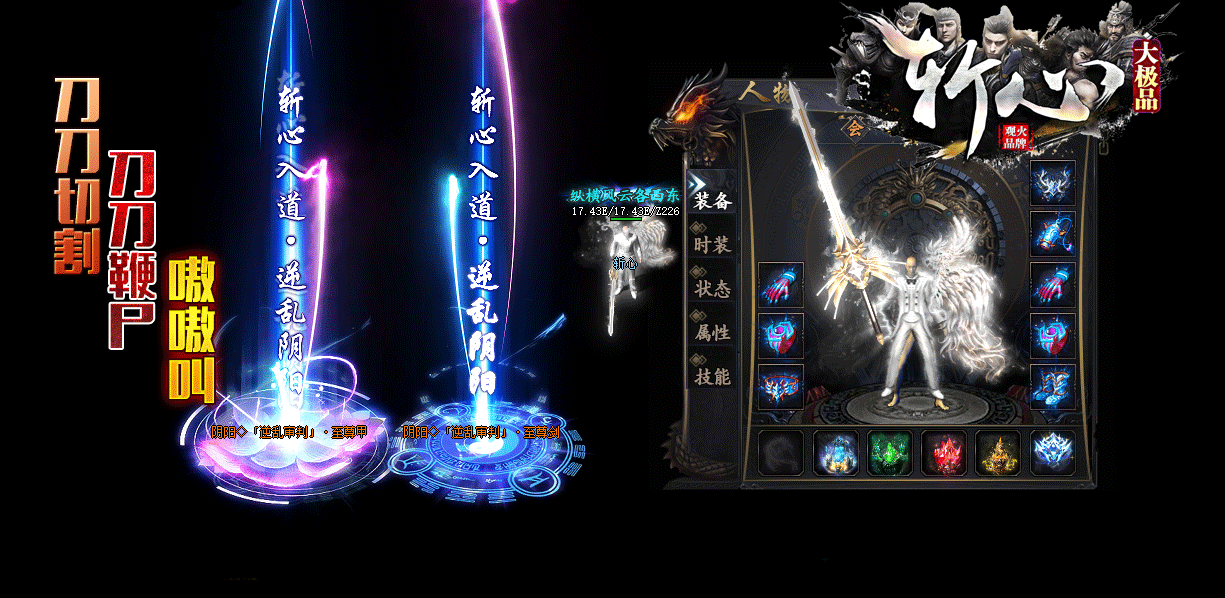Select the blue and gold gem slot
Image resolution: width=1225 pixels, height=598 pixels.
coord(835,453)
